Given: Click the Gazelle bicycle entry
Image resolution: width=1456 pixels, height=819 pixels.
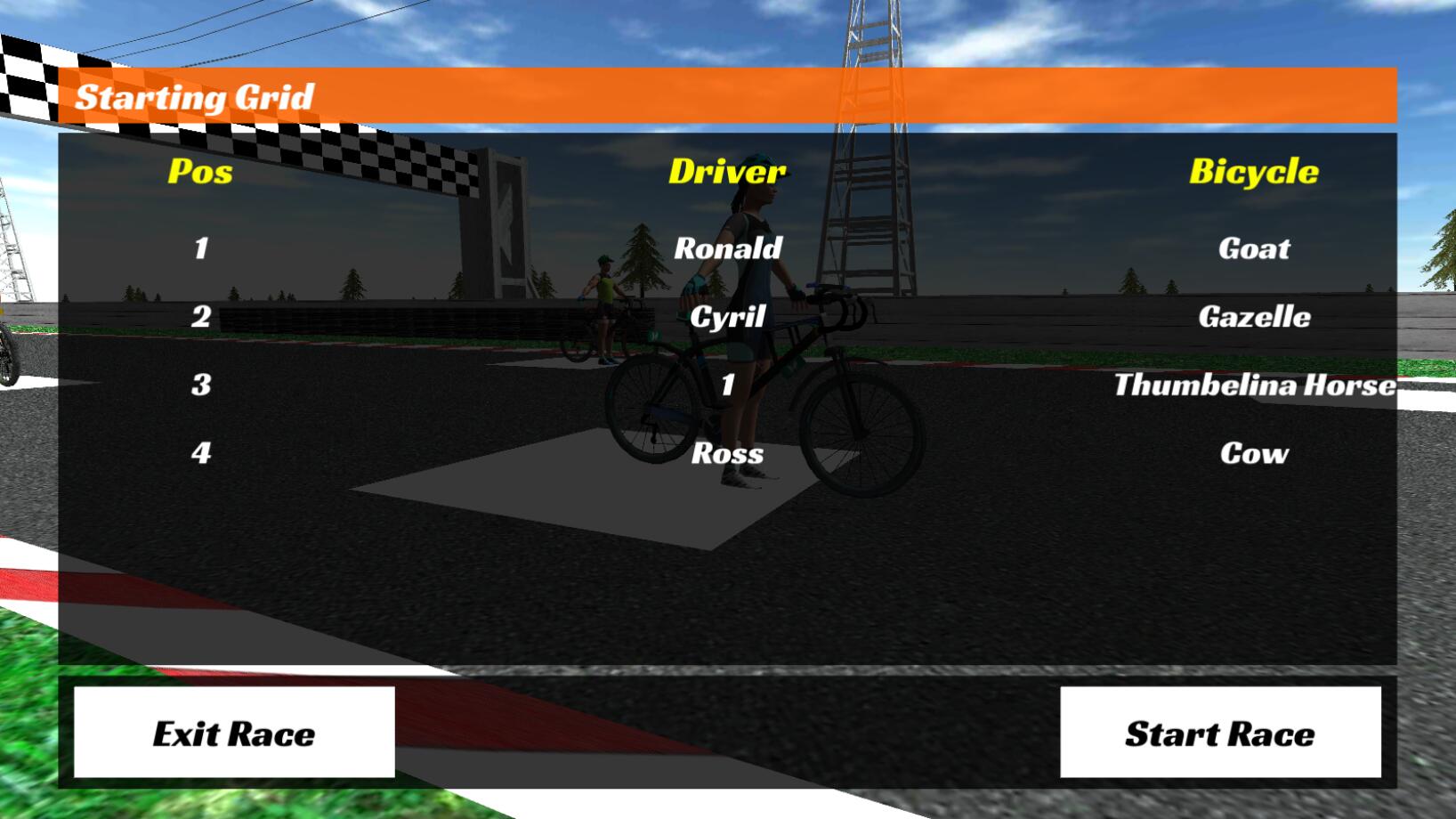Looking at the screenshot, I should click(1255, 316).
